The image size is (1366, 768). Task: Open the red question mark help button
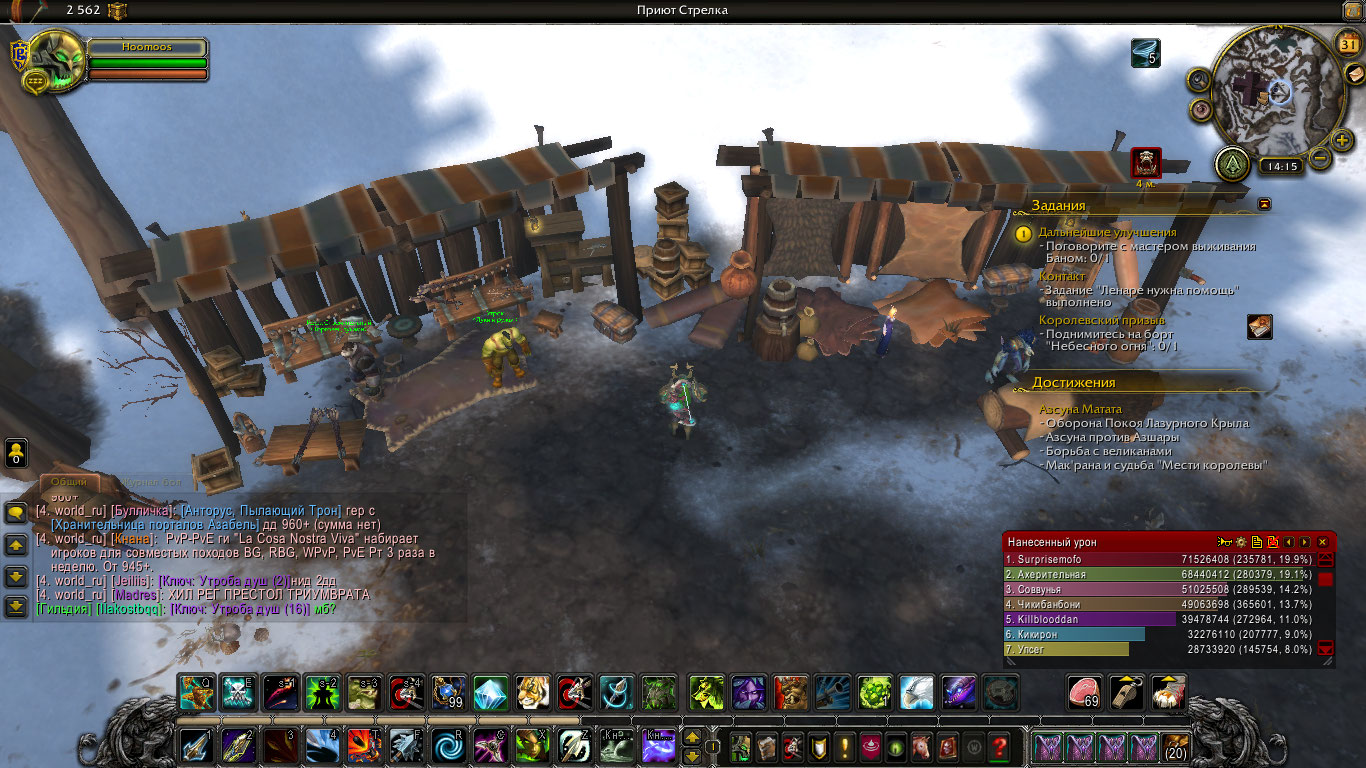[999, 746]
